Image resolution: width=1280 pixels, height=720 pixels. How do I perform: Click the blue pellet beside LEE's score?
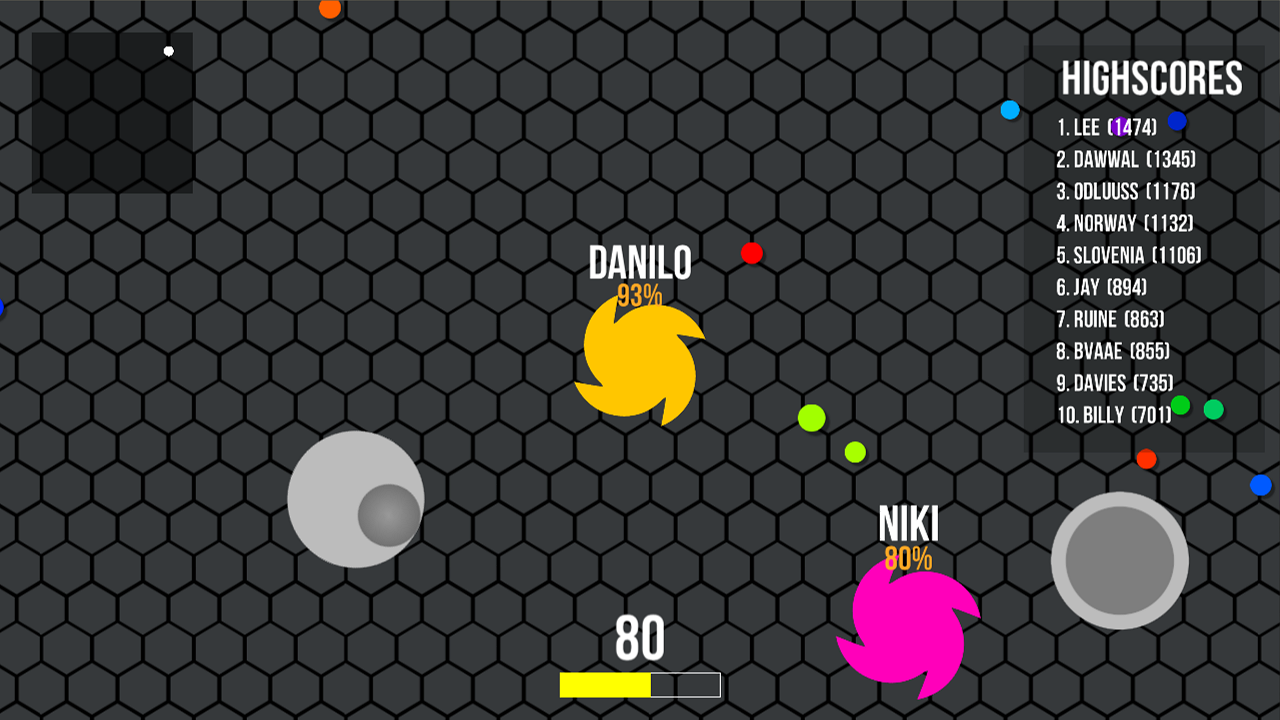(x=1177, y=122)
